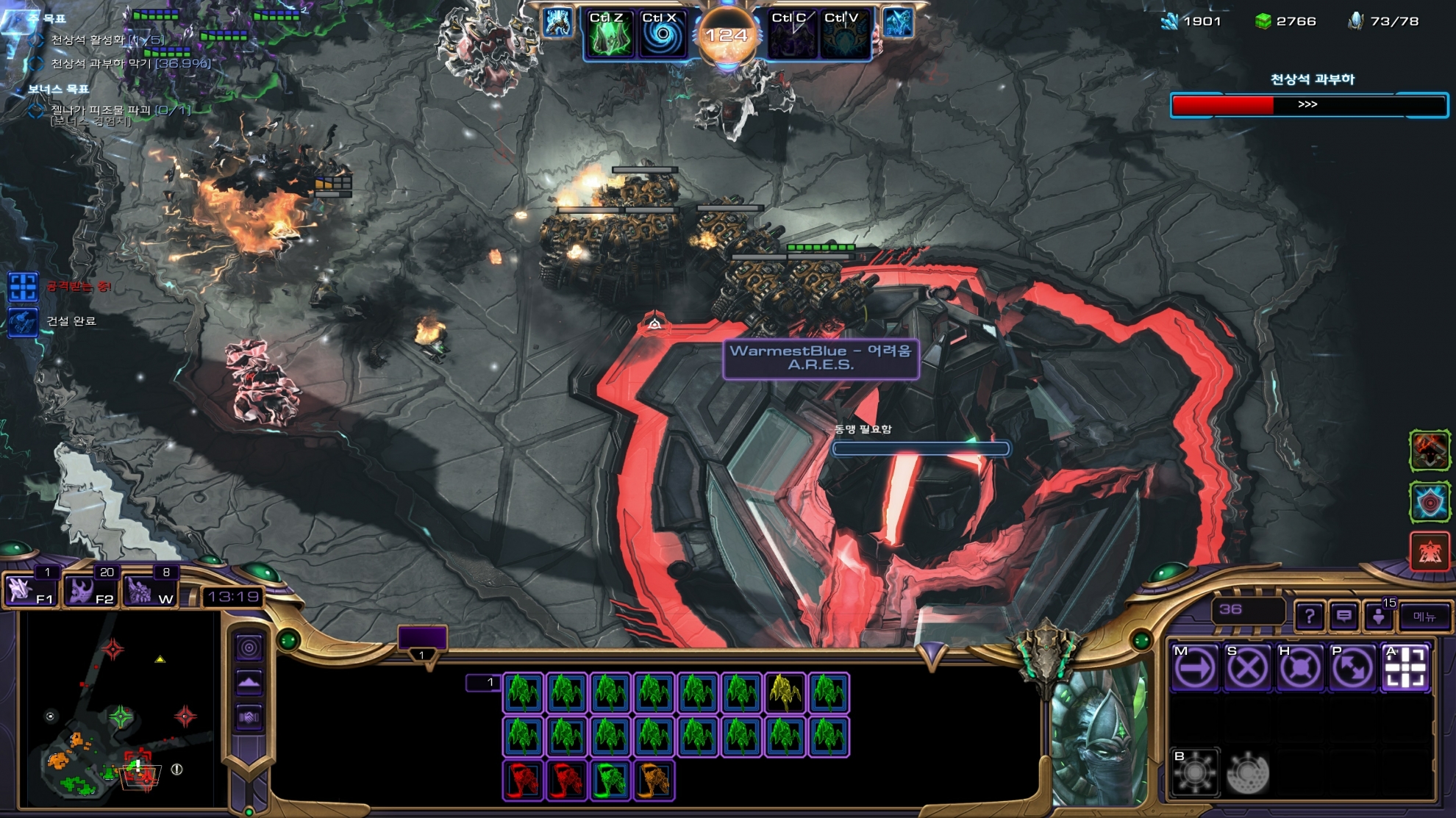The width and height of the screenshot is (1456, 818).
Task: Activate the B ability on command card
Action: [1194, 772]
